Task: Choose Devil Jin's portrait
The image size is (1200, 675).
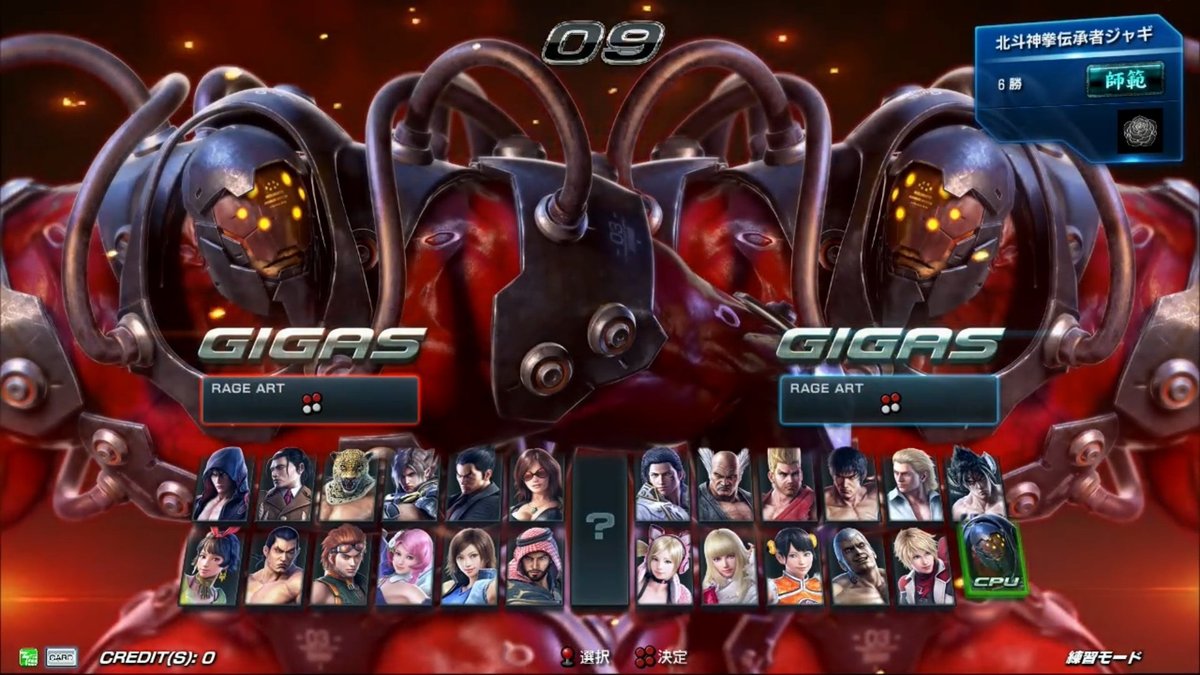Action: click(x=973, y=485)
